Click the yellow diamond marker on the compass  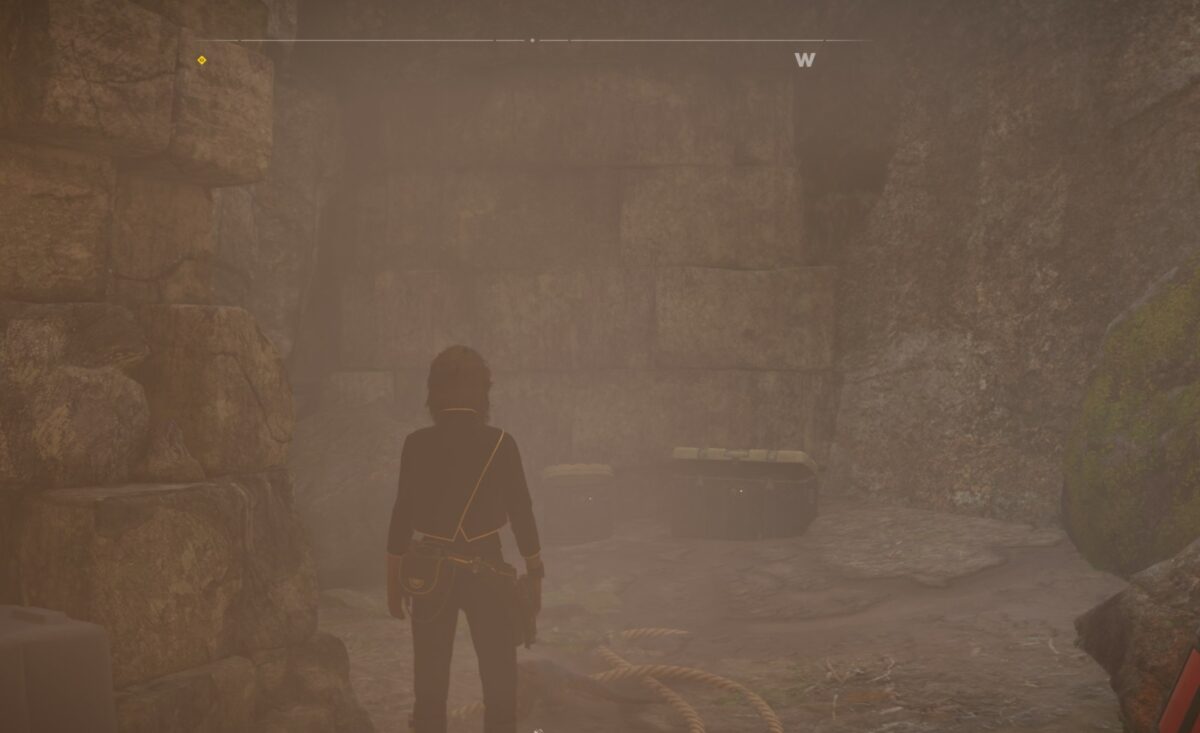pos(202,60)
